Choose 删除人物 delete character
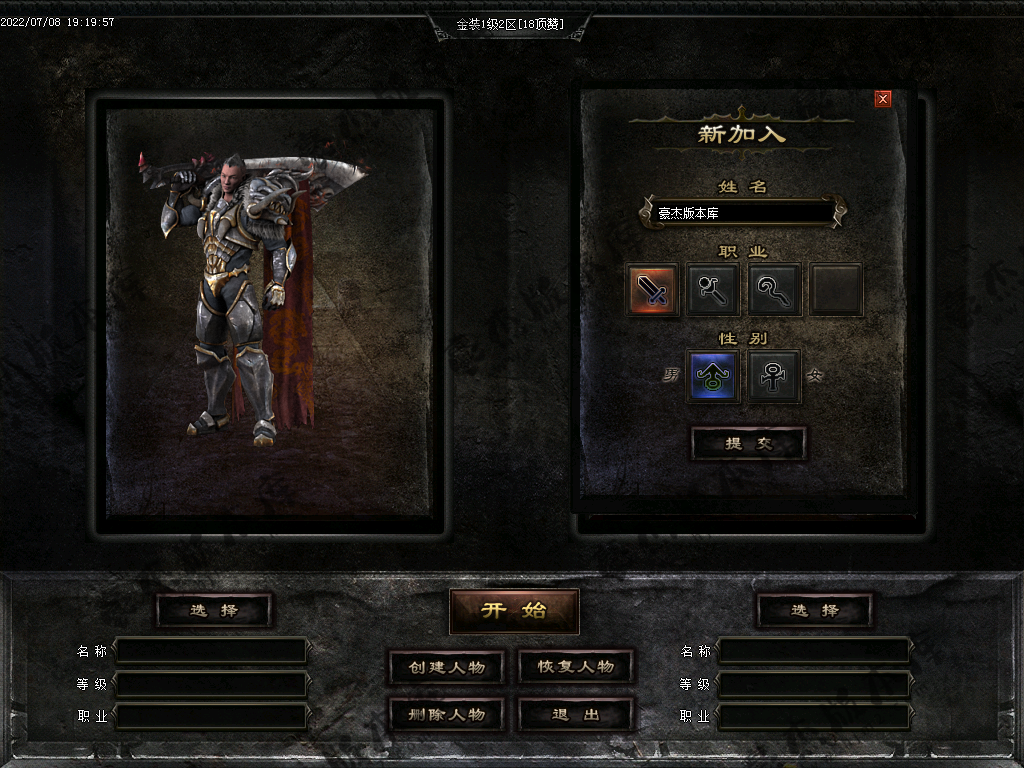Viewport: 1024px width, 768px height. click(446, 715)
